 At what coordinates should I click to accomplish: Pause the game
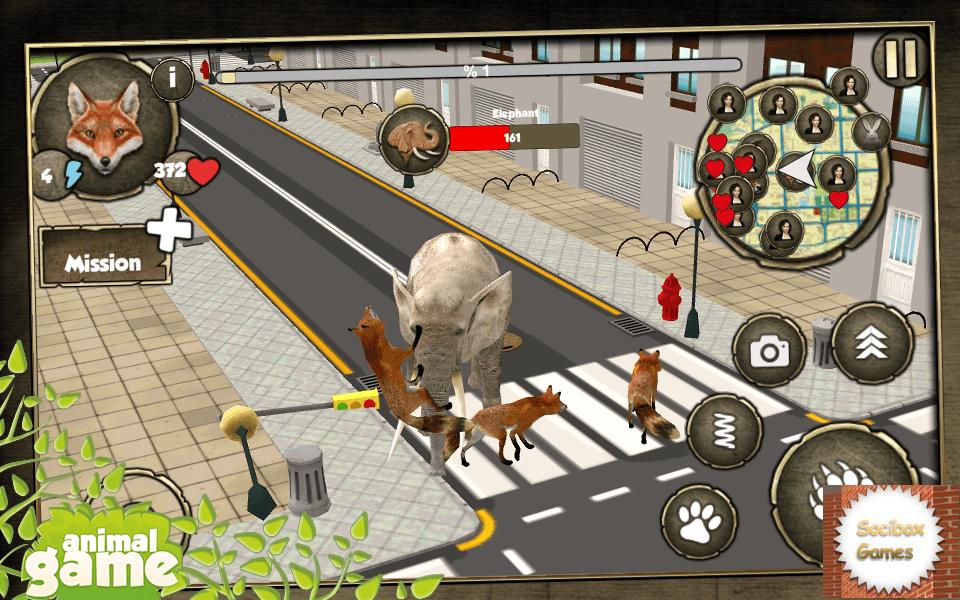pos(899,60)
